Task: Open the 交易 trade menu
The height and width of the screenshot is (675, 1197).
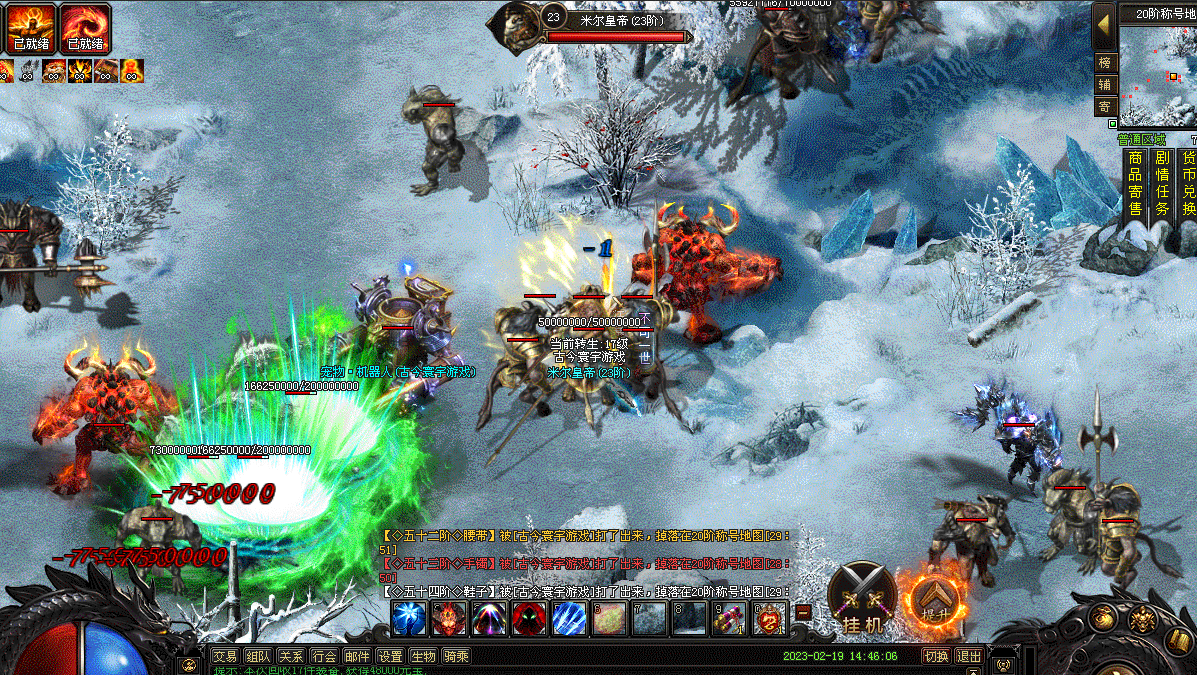Action: (x=225, y=657)
